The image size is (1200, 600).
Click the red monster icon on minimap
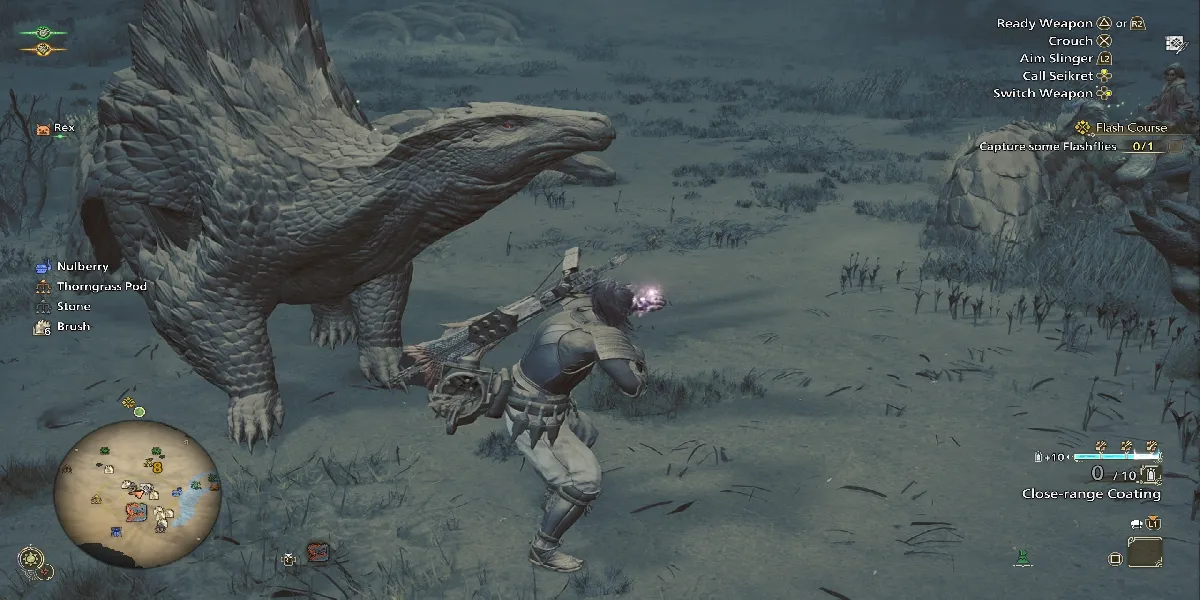click(x=137, y=511)
